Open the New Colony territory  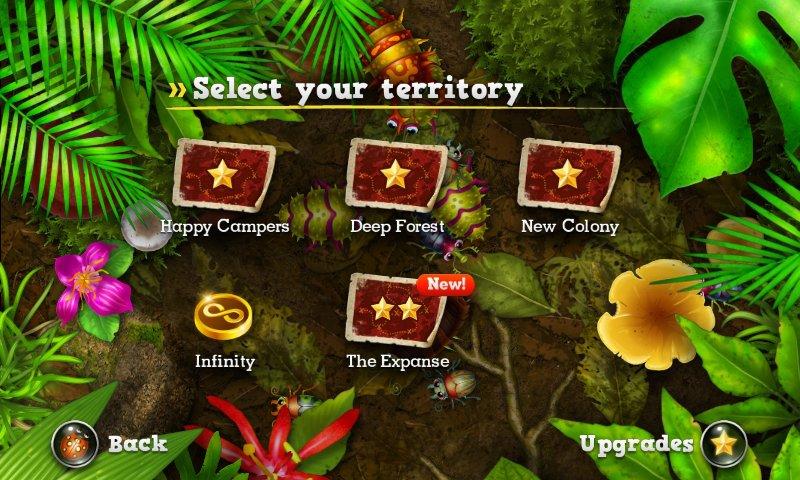(x=569, y=176)
